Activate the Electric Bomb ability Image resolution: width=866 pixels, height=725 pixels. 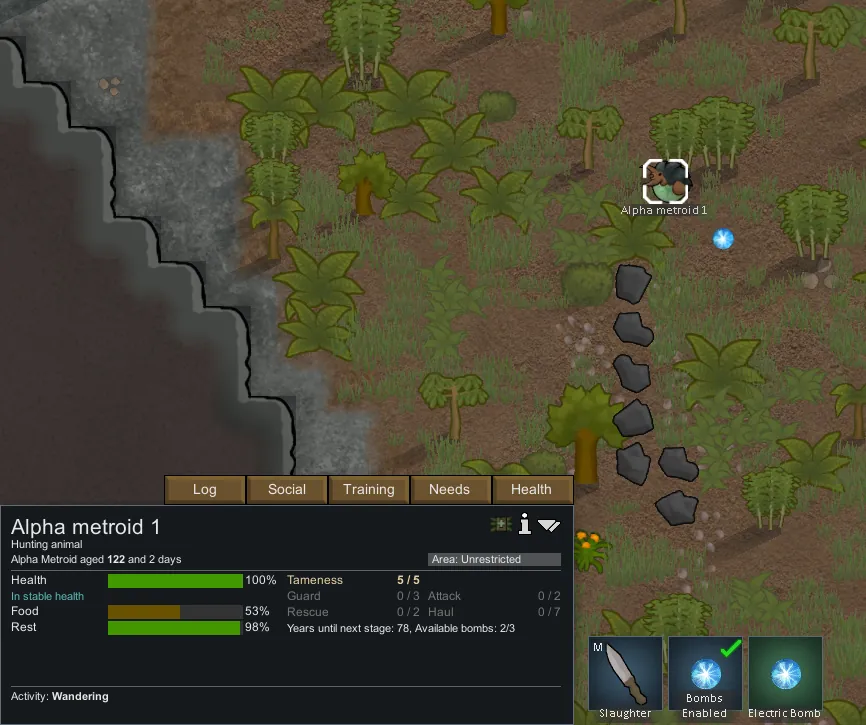pyautogui.click(x=785, y=677)
